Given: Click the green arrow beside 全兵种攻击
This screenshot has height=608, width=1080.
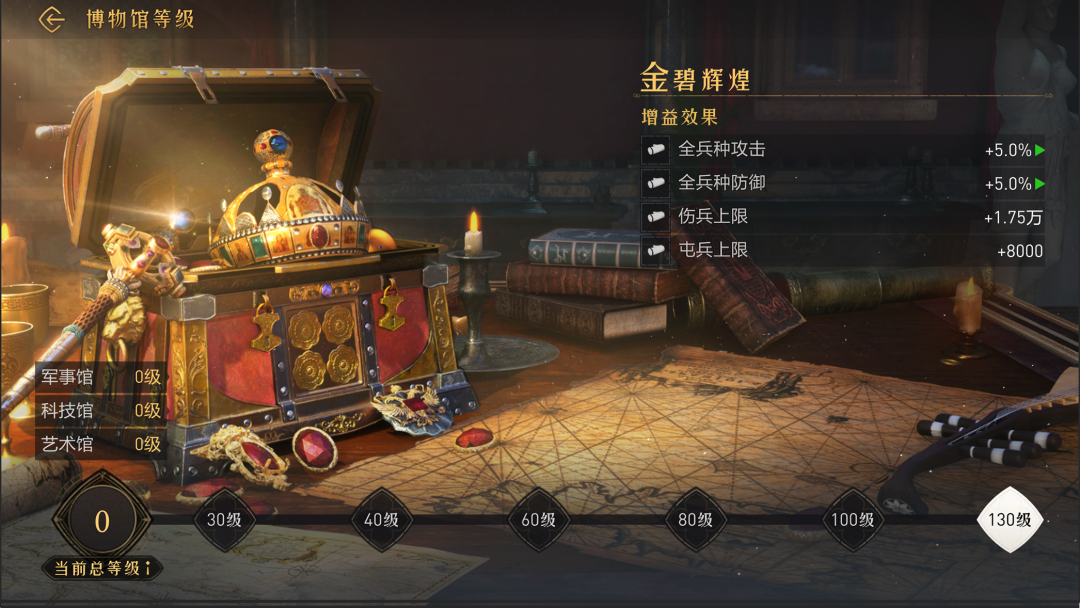Looking at the screenshot, I should [x=1040, y=150].
